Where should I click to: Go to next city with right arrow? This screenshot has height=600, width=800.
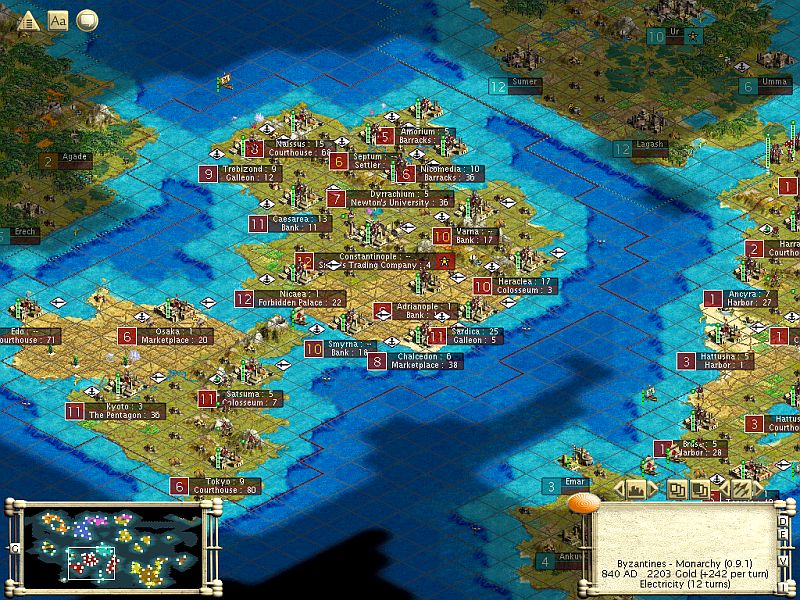click(x=651, y=489)
